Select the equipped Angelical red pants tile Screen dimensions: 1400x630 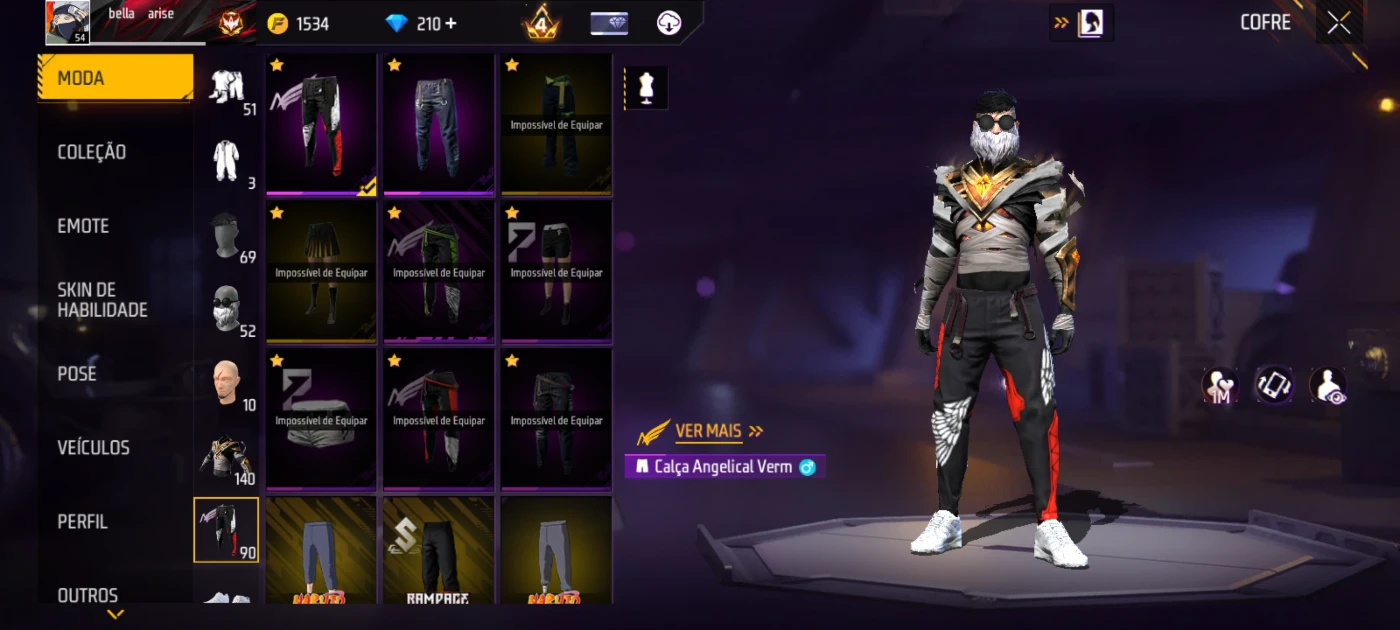pyautogui.click(x=321, y=124)
